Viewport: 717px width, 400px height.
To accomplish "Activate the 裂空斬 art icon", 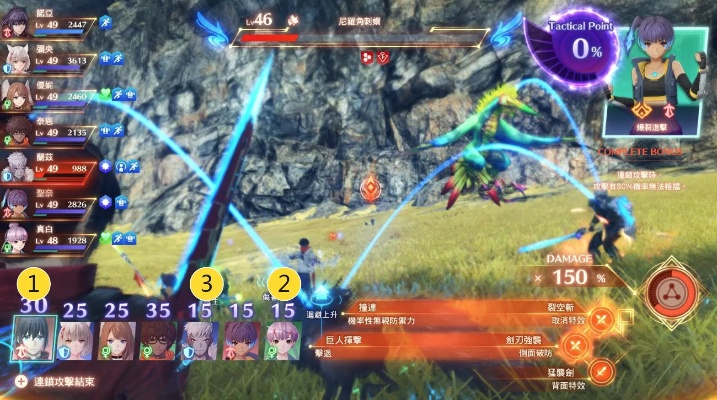I will coord(602,320).
